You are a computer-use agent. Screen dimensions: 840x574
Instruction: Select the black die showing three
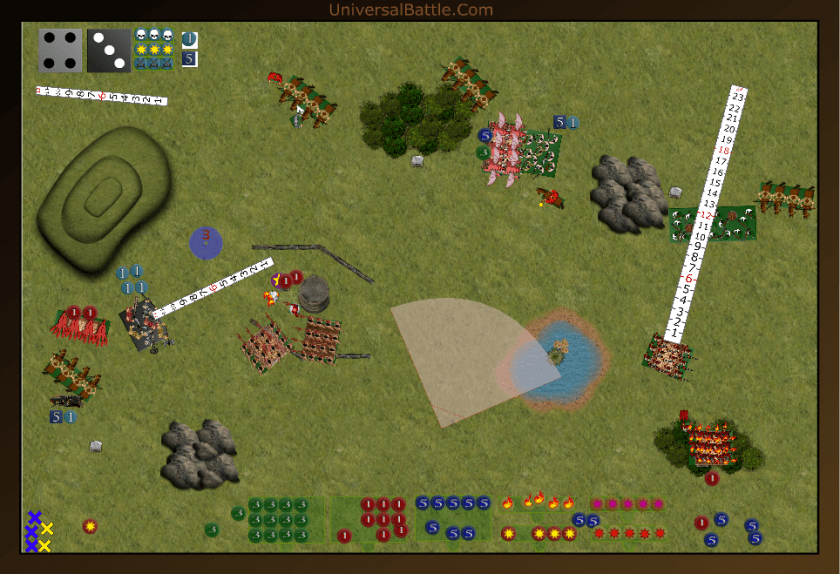(x=108, y=50)
